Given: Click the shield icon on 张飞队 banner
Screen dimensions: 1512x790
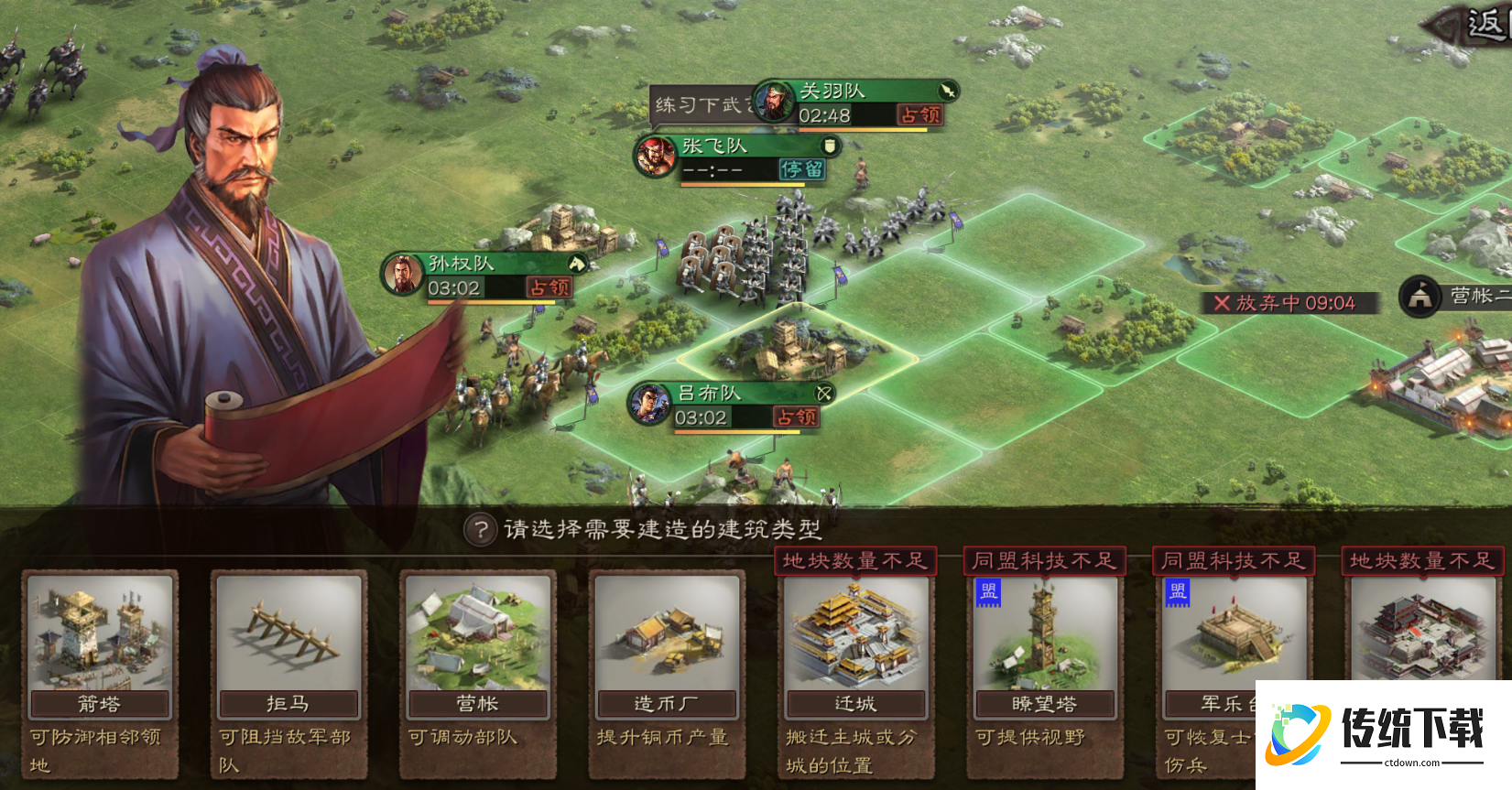Looking at the screenshot, I should click(x=829, y=146).
